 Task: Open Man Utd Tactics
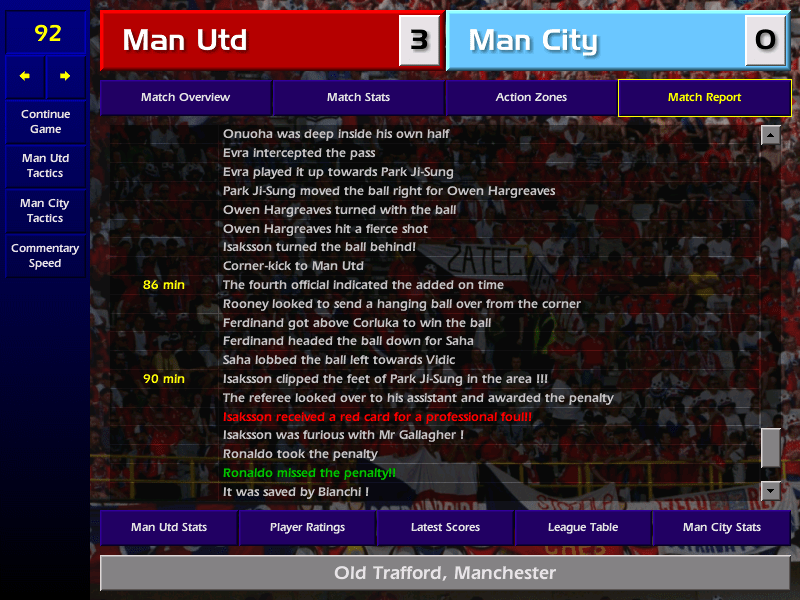click(45, 166)
